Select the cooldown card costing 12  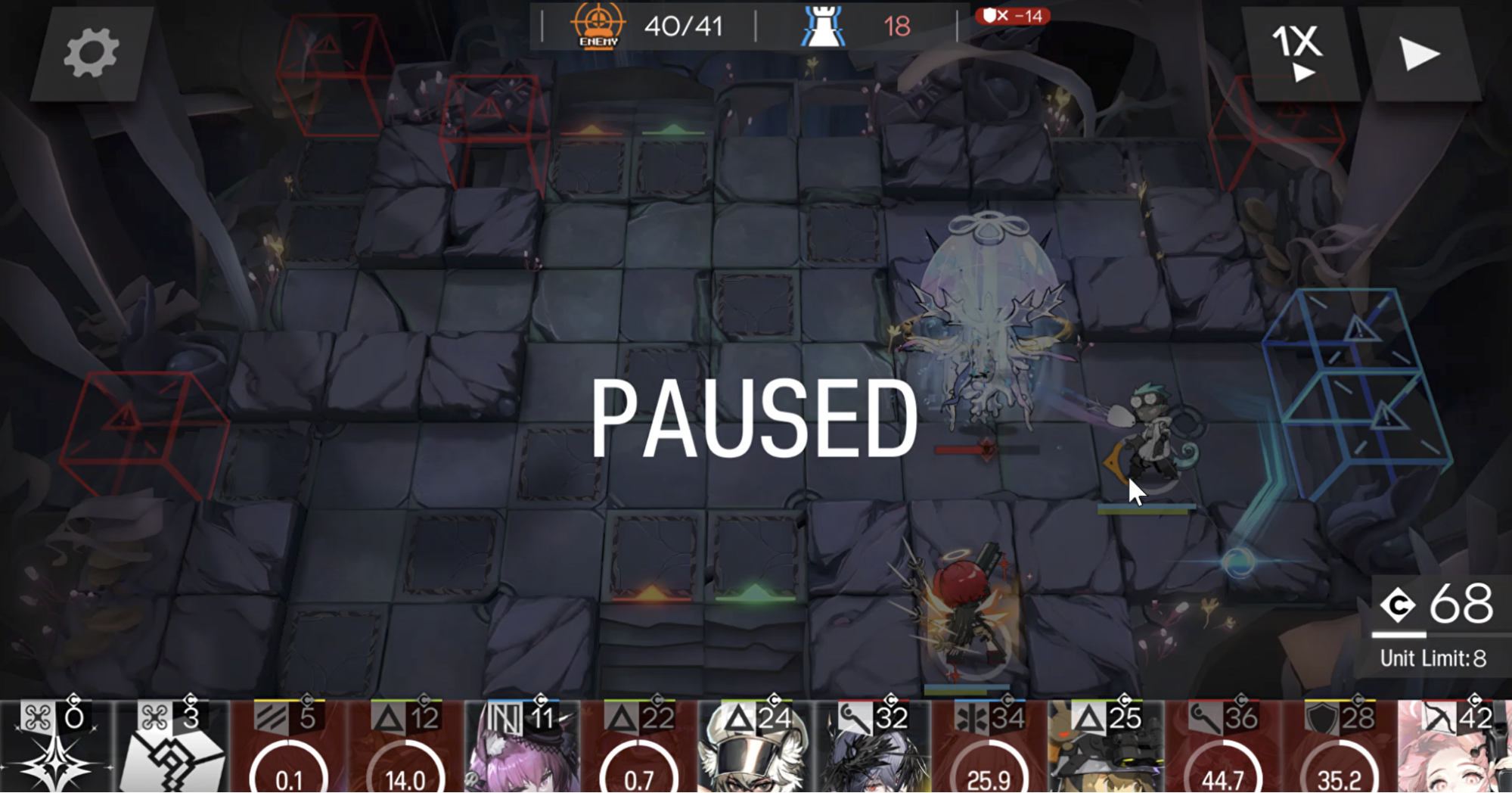pos(405,747)
